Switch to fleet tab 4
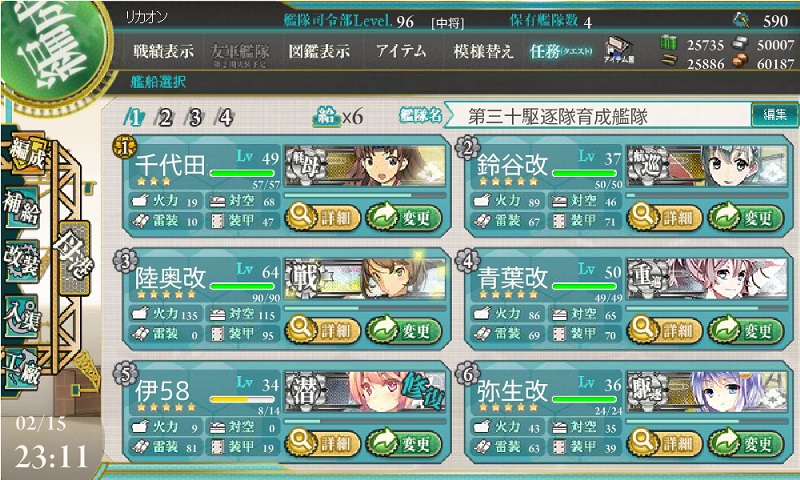 pyautogui.click(x=225, y=117)
